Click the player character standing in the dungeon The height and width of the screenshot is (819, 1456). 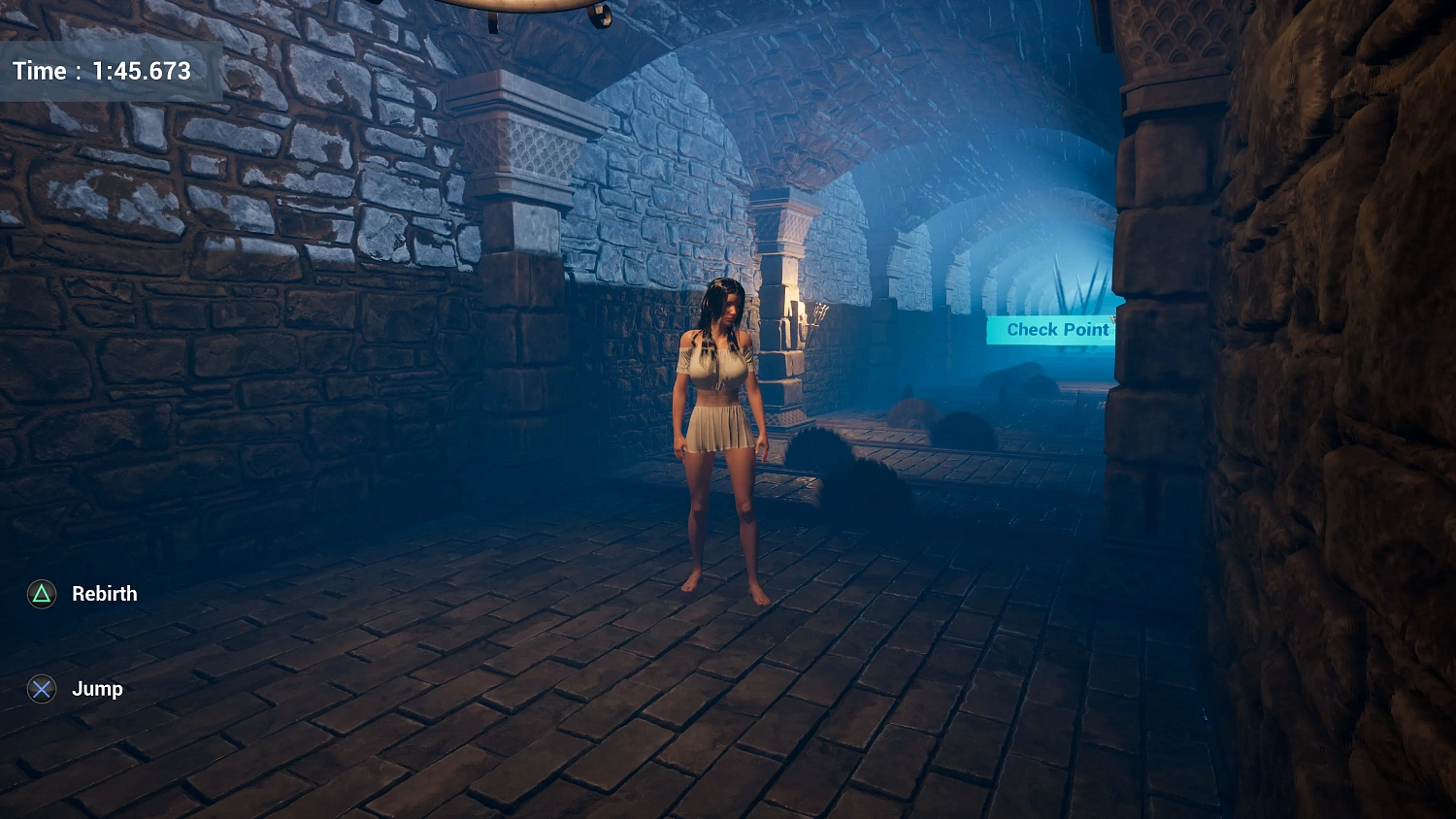[723, 437]
